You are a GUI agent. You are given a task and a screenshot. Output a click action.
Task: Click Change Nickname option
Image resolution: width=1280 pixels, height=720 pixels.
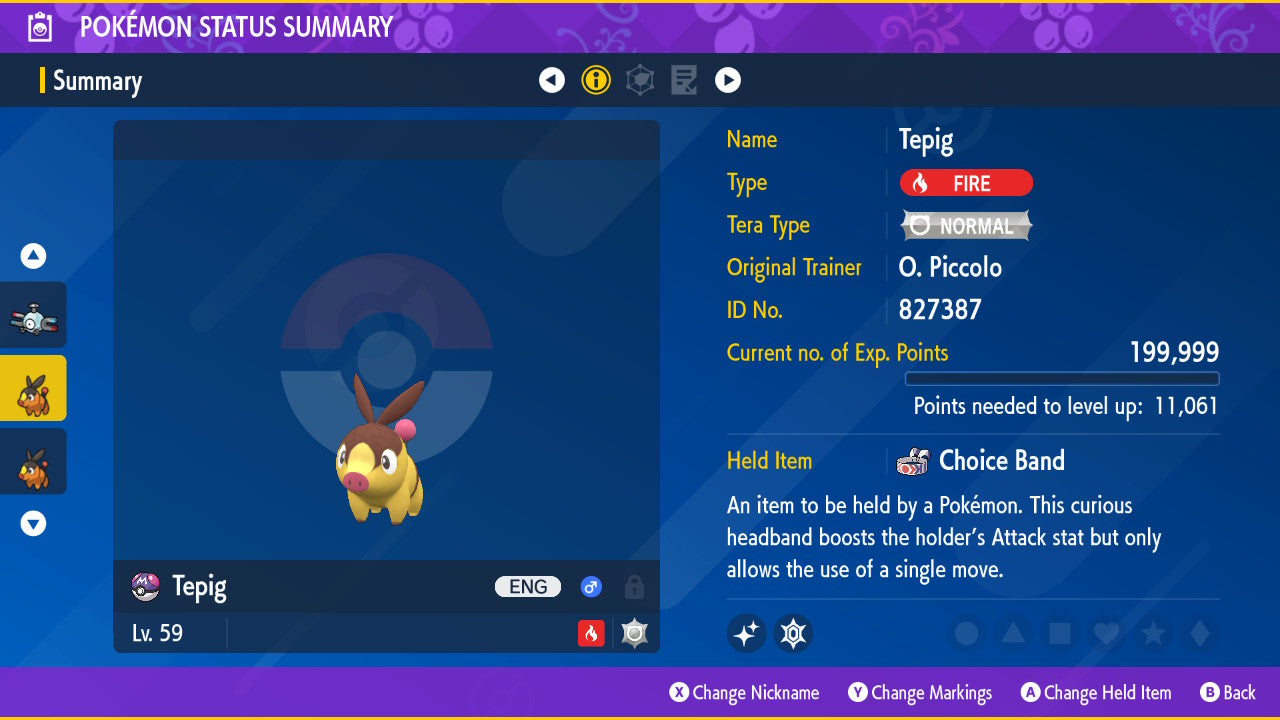click(x=744, y=693)
